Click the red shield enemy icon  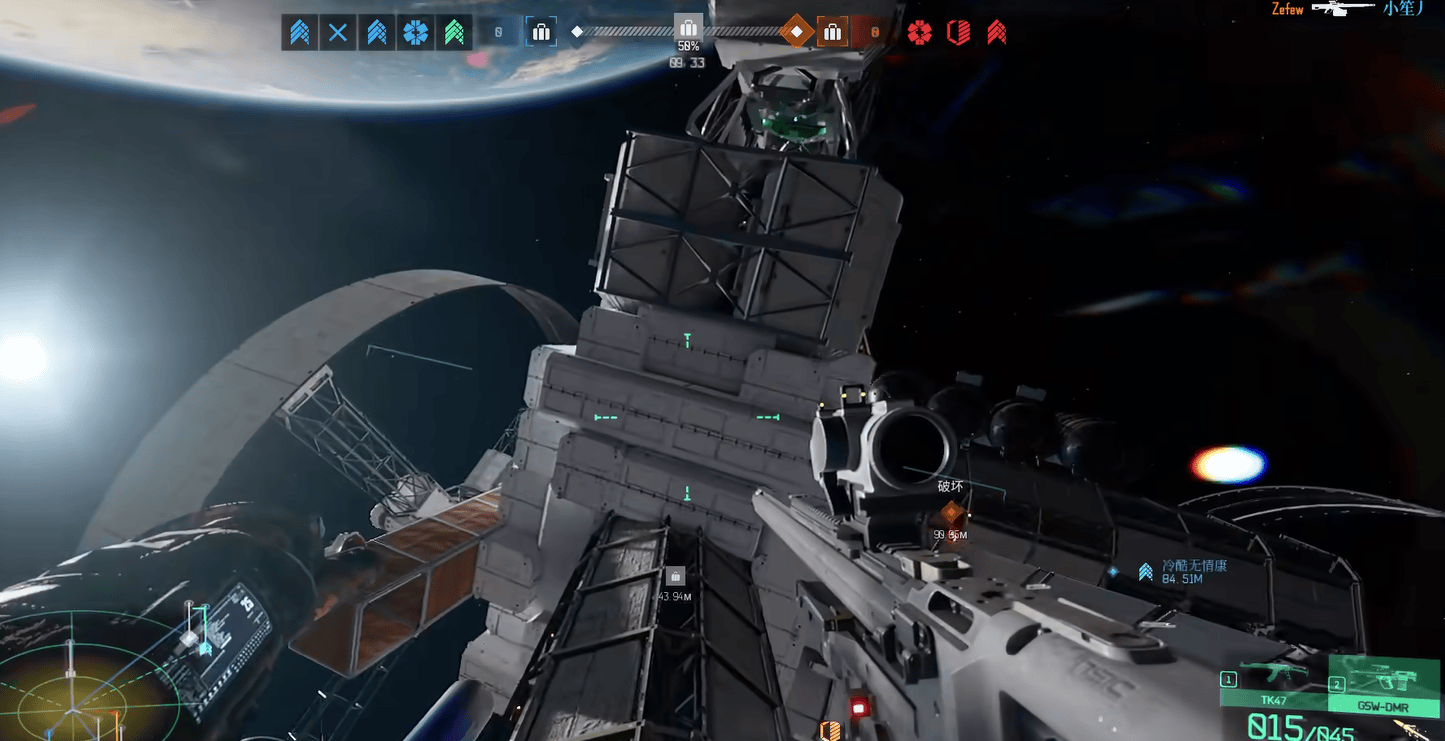(x=958, y=32)
